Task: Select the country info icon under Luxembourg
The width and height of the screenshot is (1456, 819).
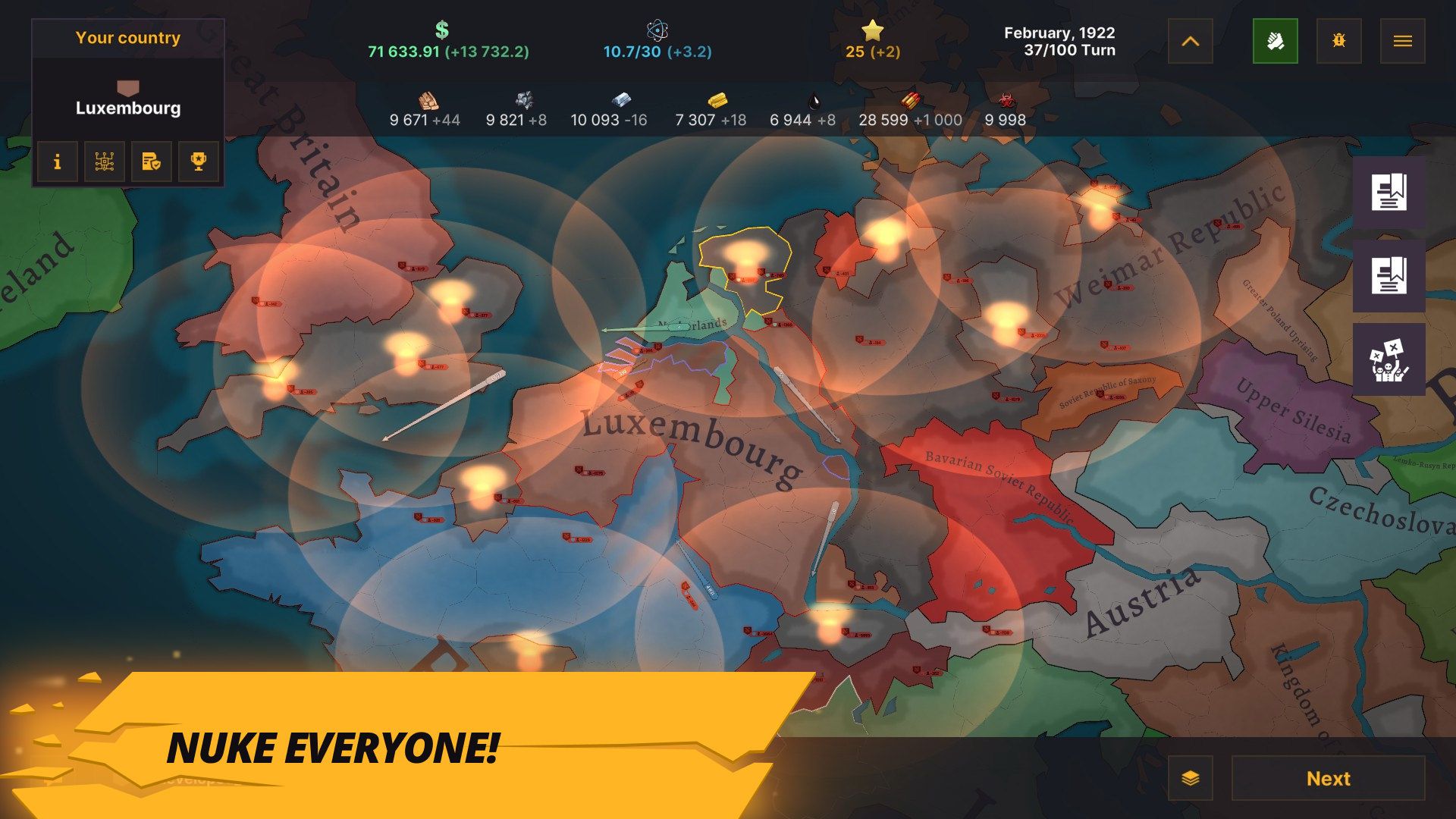Action: 57,162
